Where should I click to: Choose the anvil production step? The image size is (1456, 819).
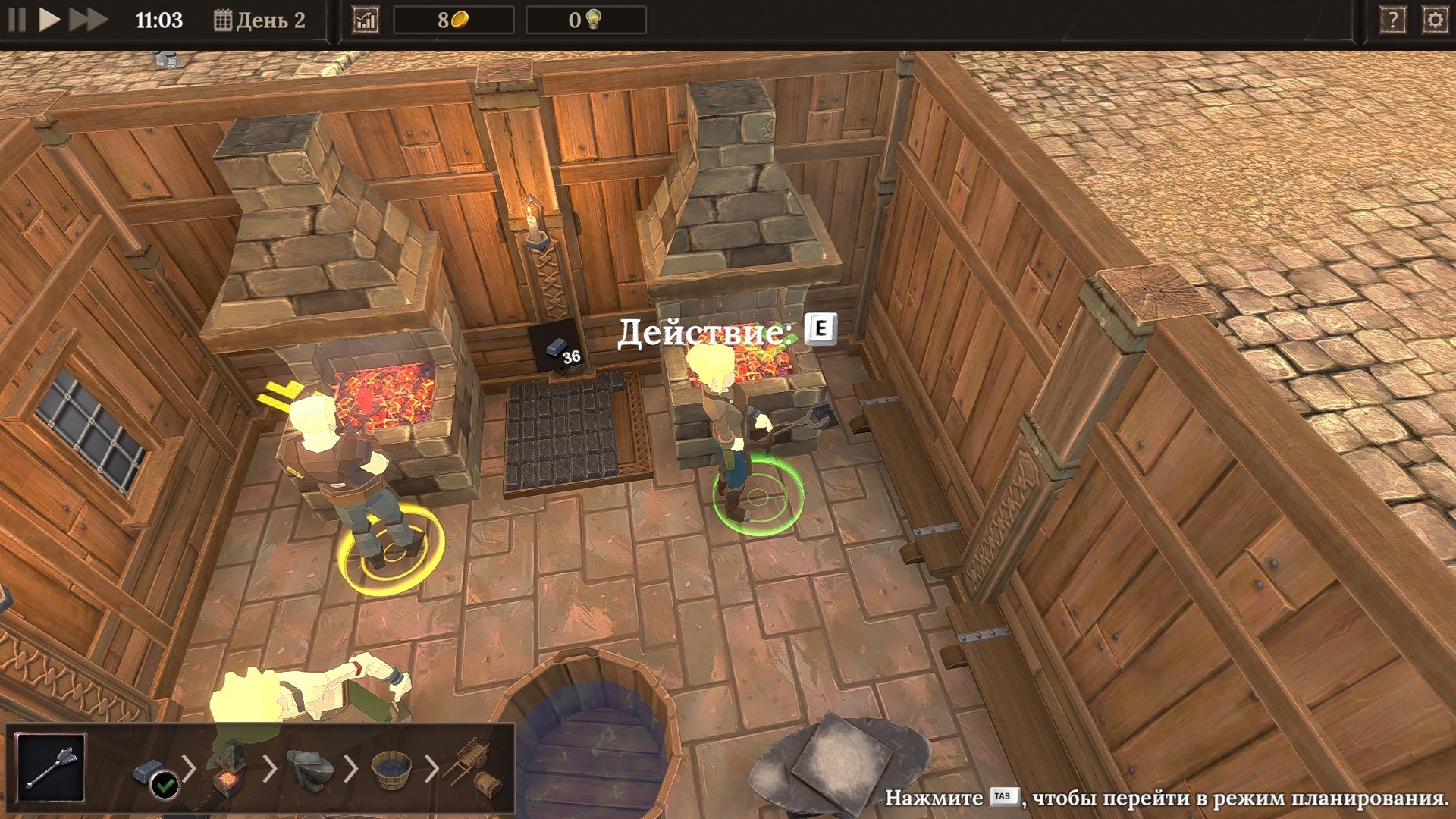click(309, 770)
